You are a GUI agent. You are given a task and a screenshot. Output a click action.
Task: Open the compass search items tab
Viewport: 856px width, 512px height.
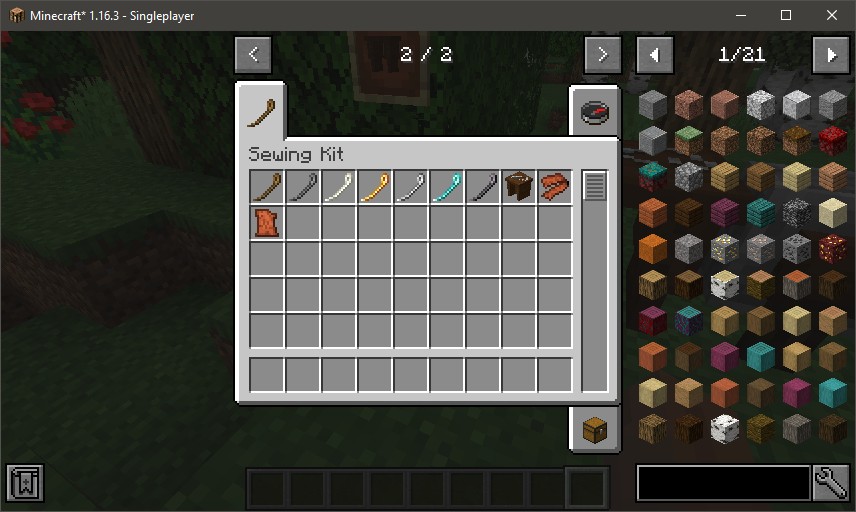(x=595, y=110)
